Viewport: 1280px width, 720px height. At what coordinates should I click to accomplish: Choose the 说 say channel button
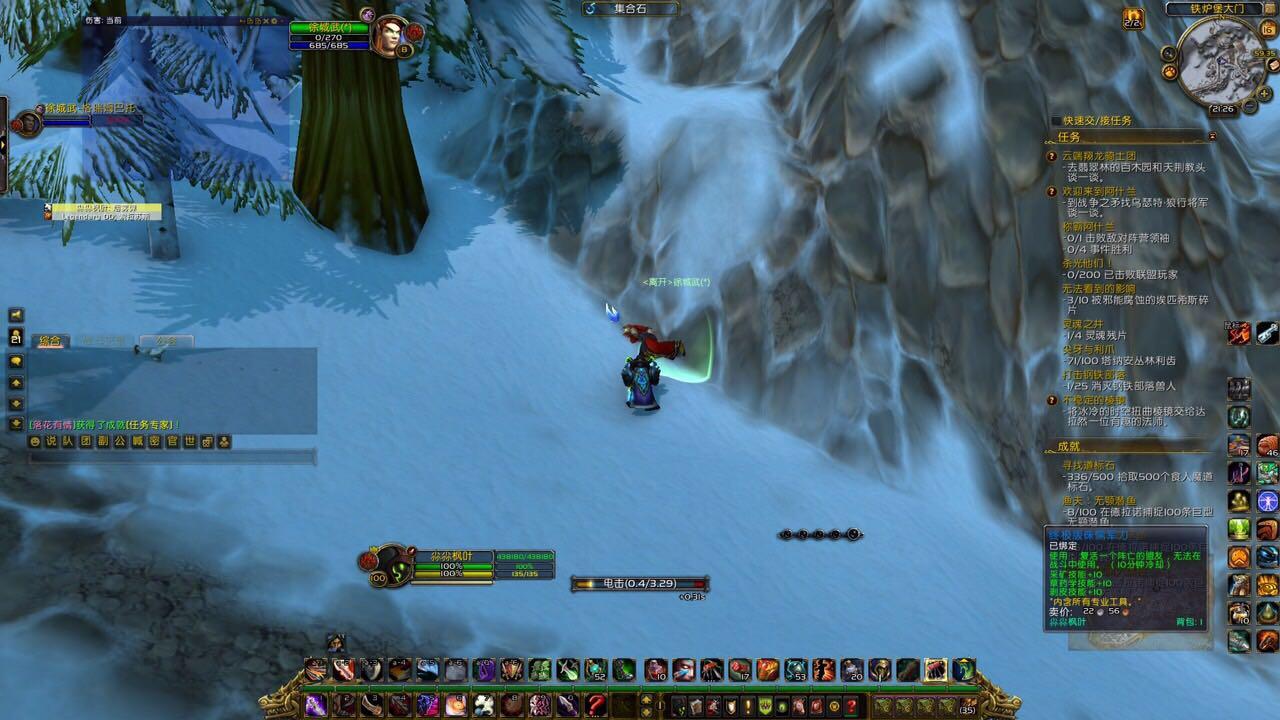tap(51, 441)
